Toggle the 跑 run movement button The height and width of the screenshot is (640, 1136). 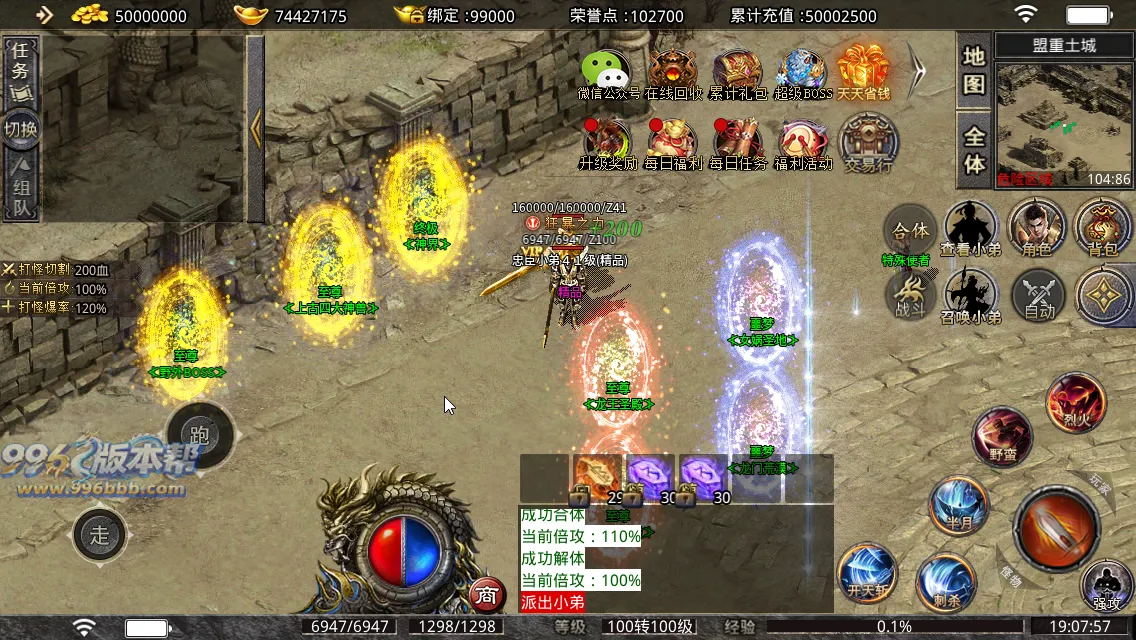199,435
